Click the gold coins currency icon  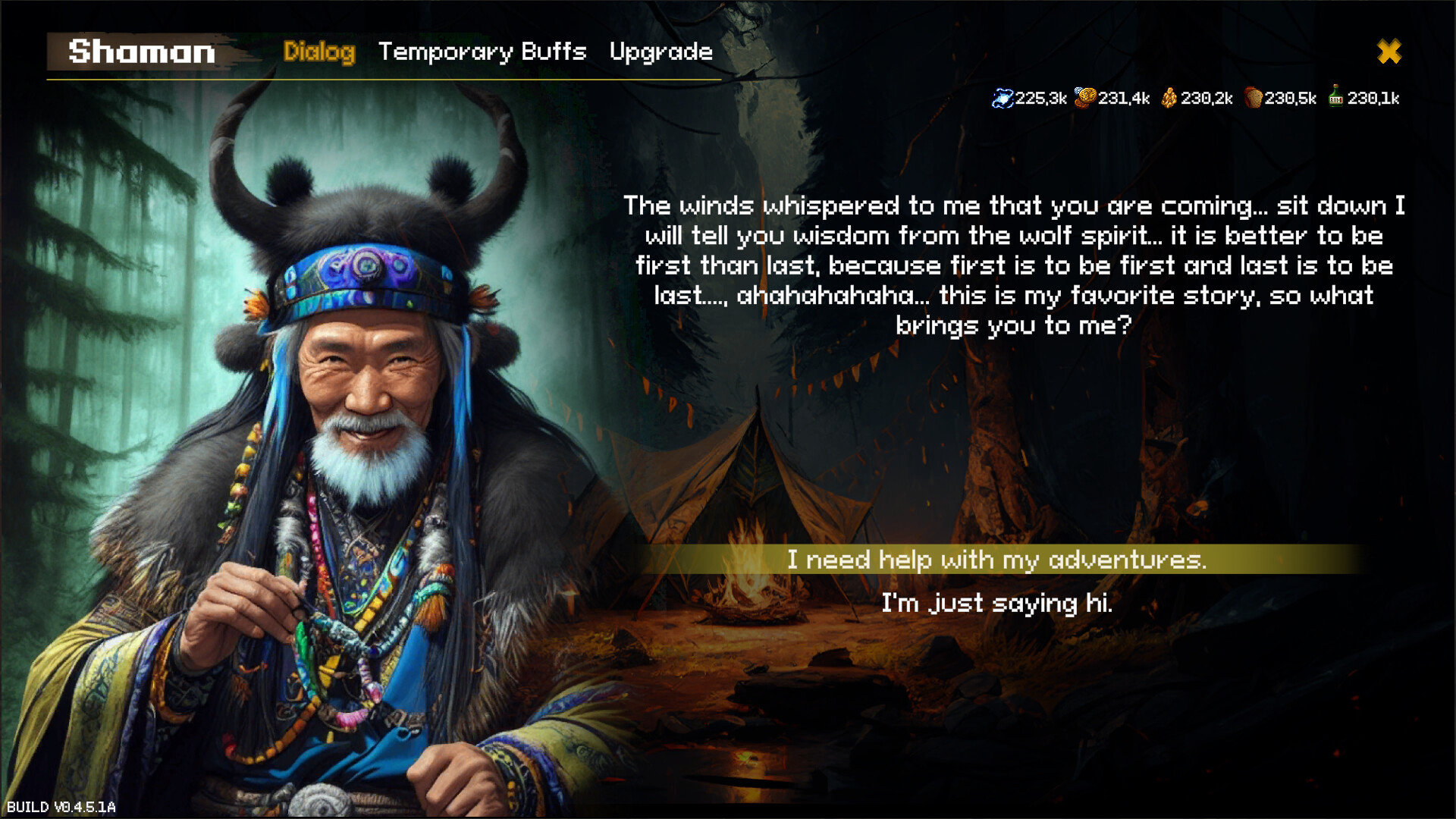(1084, 97)
